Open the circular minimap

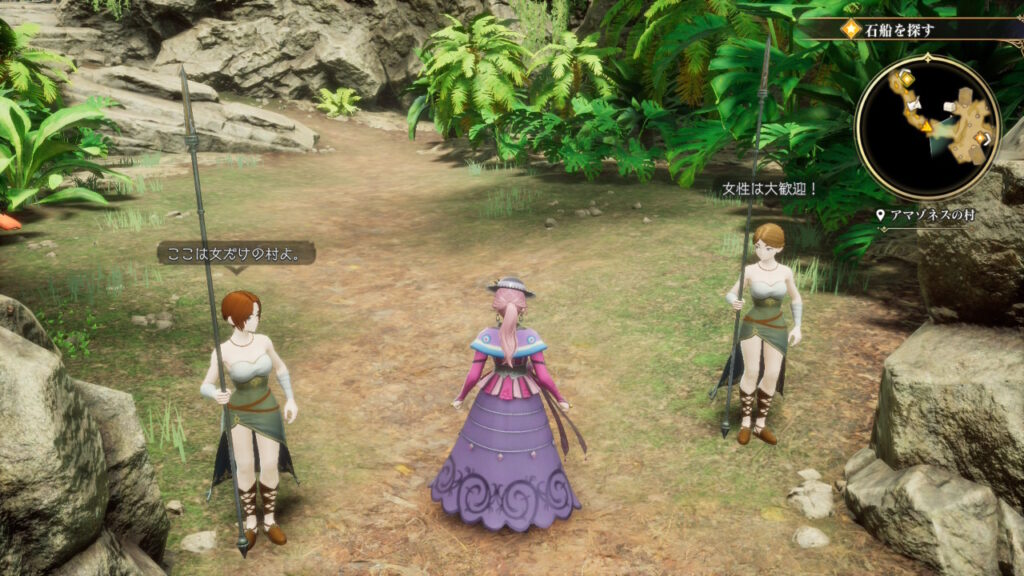pyautogui.click(x=927, y=127)
